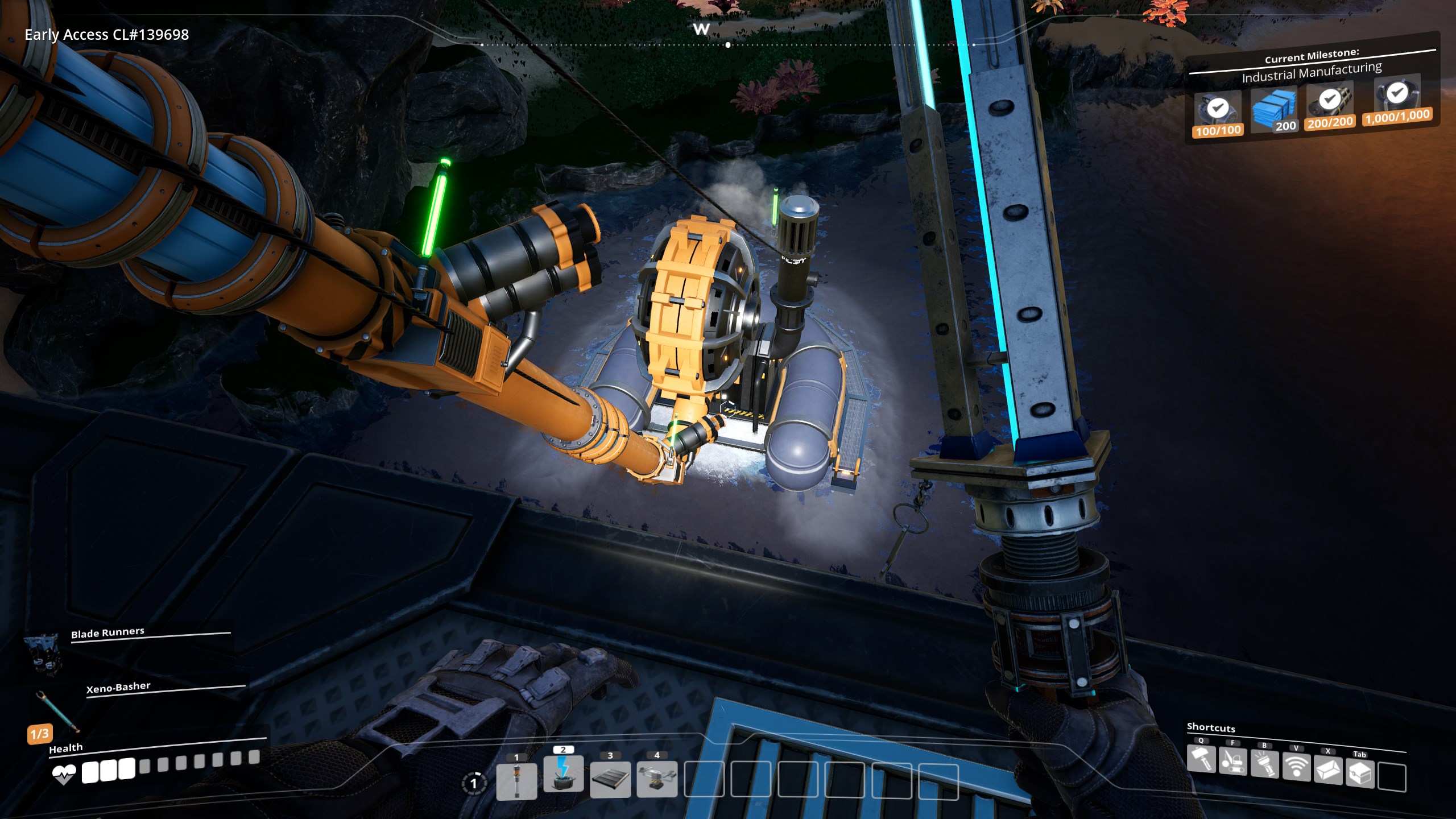Image resolution: width=1456 pixels, height=819 pixels.
Task: Open the build menu hammer shortcut
Action: (x=1201, y=759)
